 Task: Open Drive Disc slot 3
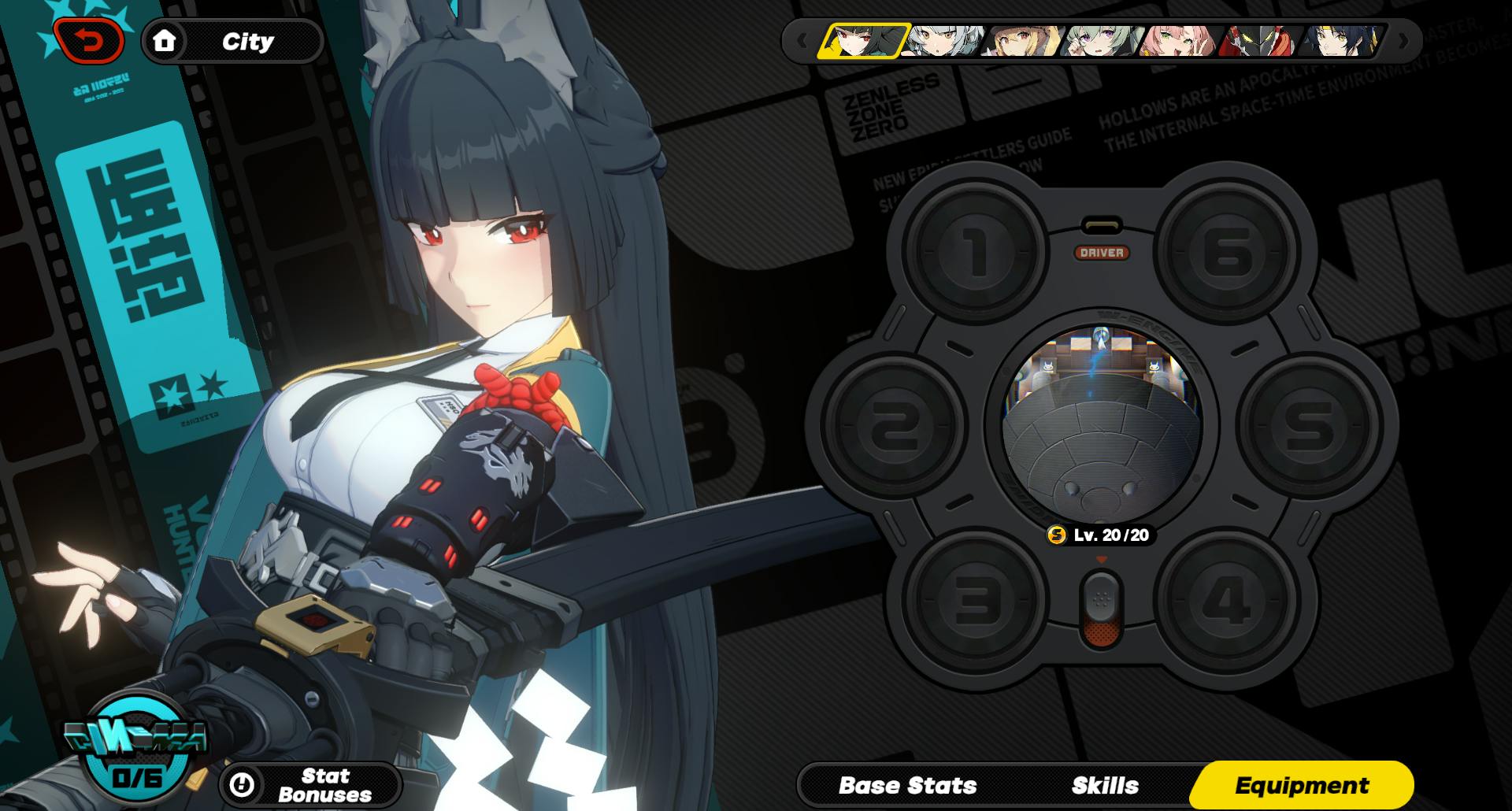(976, 600)
